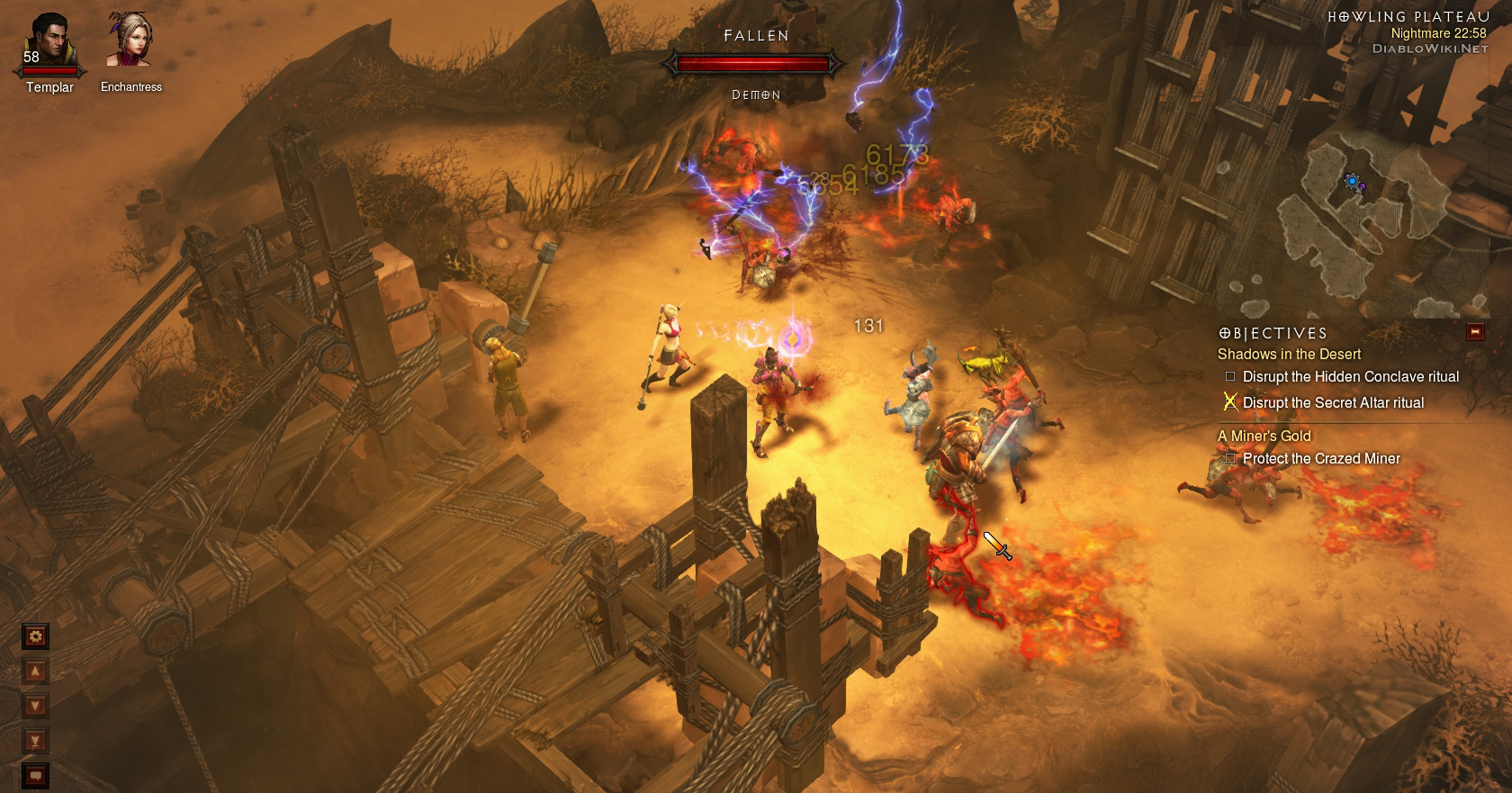
Task: Open the chat box with speech bubble button
Action: coord(35,774)
